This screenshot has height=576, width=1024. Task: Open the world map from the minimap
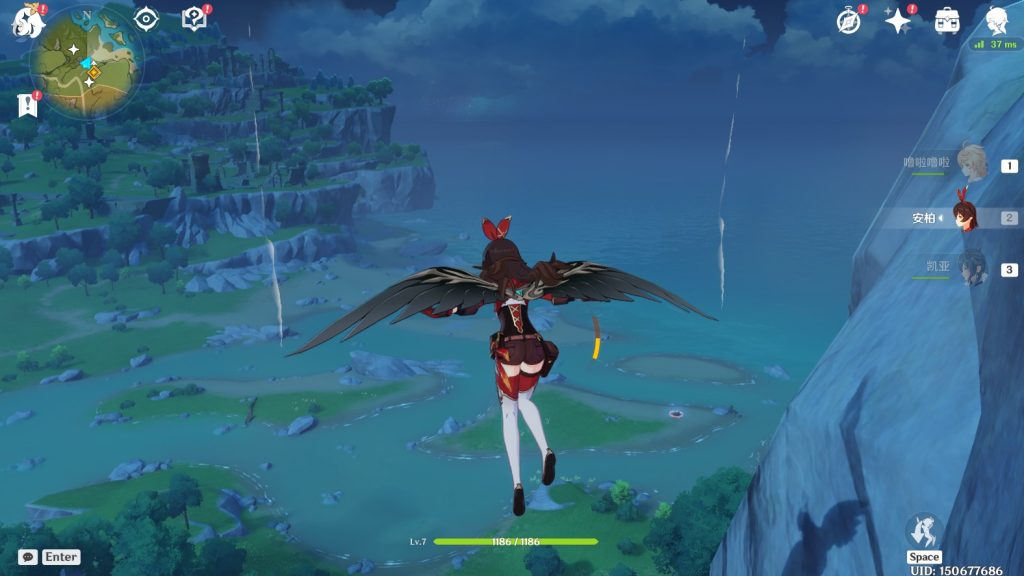pyautogui.click(x=85, y=62)
